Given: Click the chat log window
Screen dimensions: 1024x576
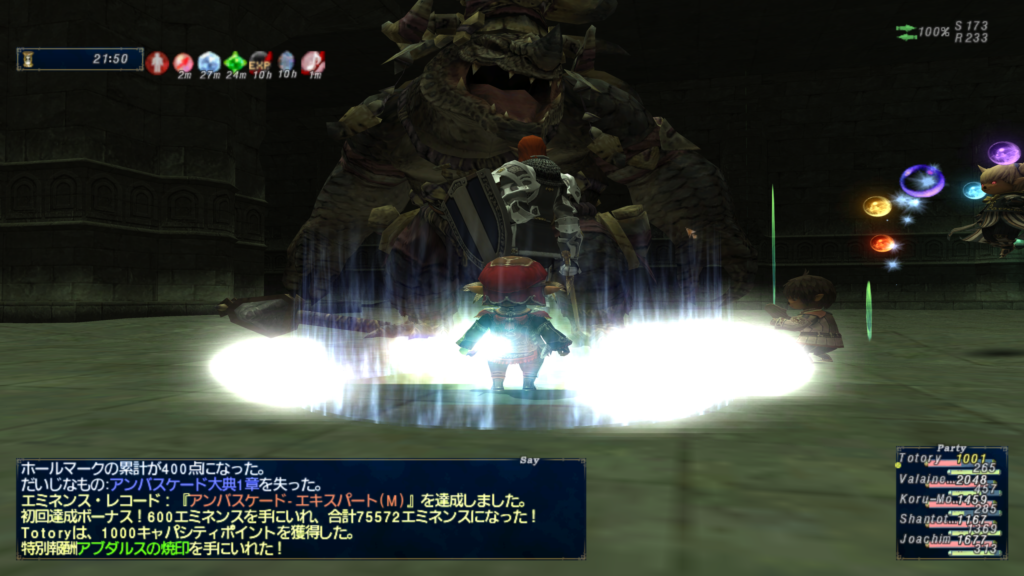Looking at the screenshot, I should (300, 508).
